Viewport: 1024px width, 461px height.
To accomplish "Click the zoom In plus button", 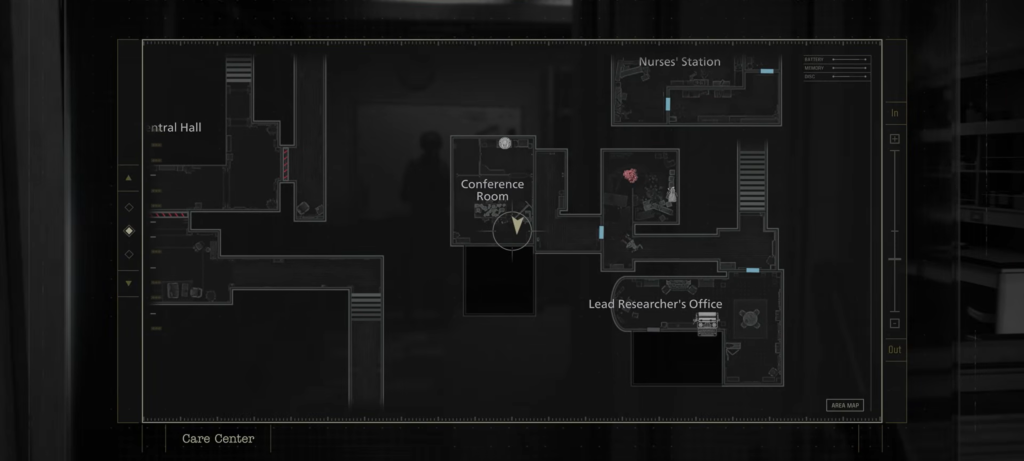I will (895, 138).
